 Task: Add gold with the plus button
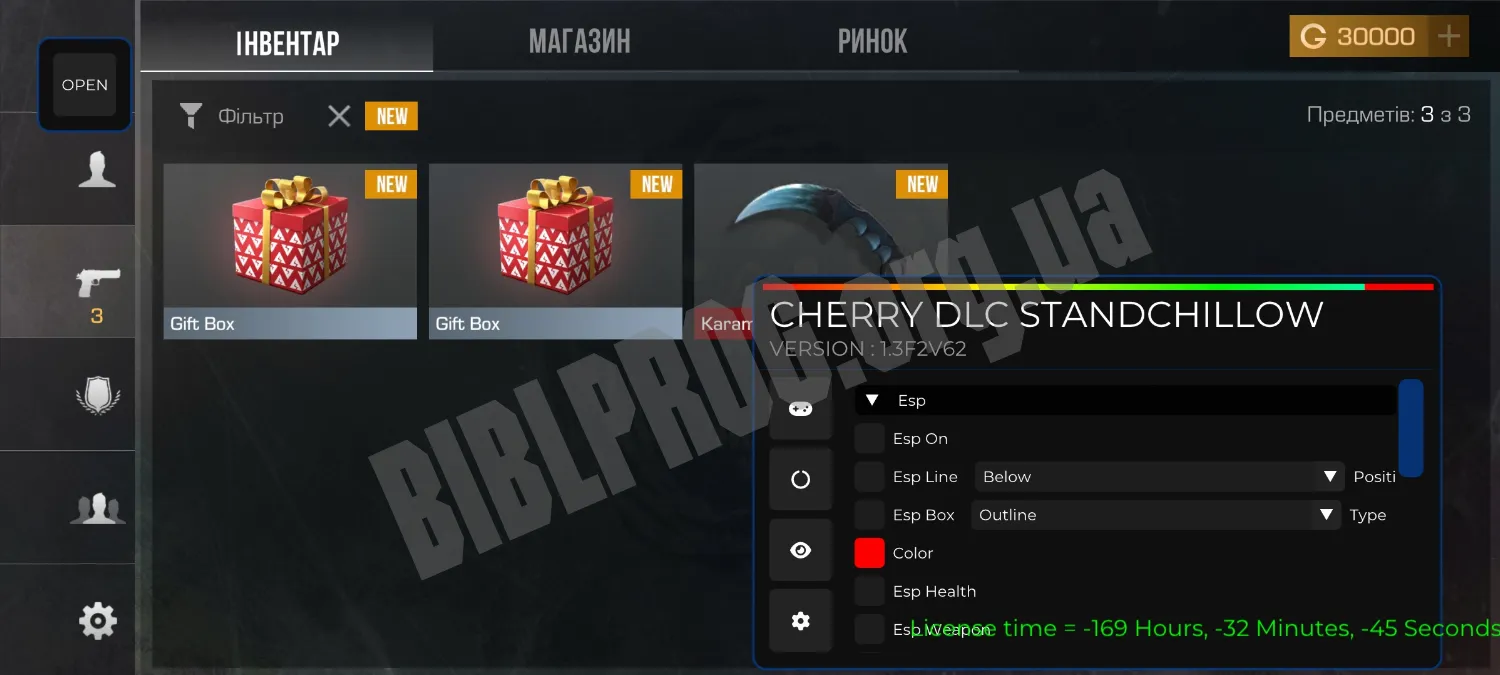point(1448,37)
